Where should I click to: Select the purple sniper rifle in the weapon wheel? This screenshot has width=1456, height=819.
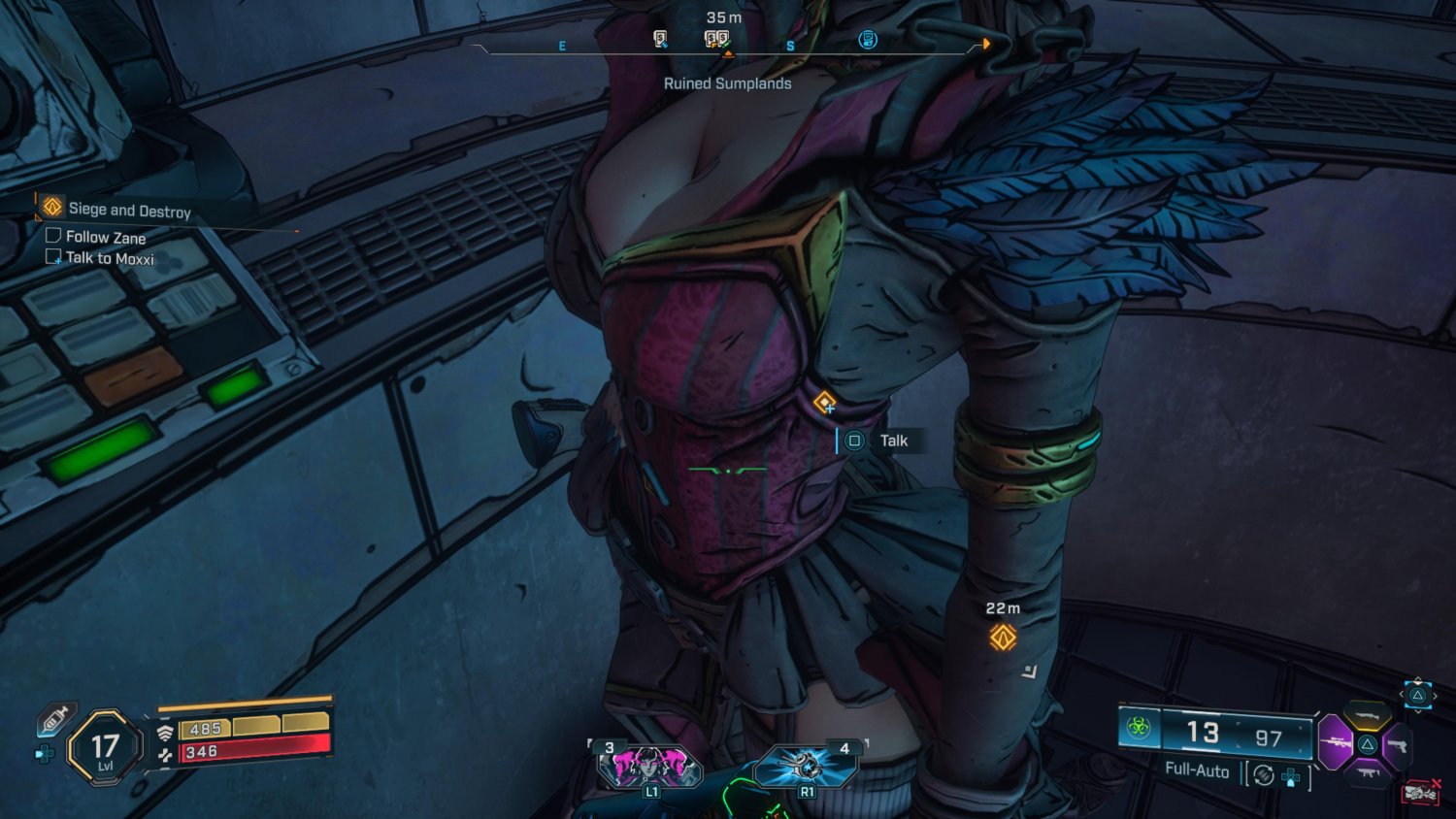click(1336, 744)
